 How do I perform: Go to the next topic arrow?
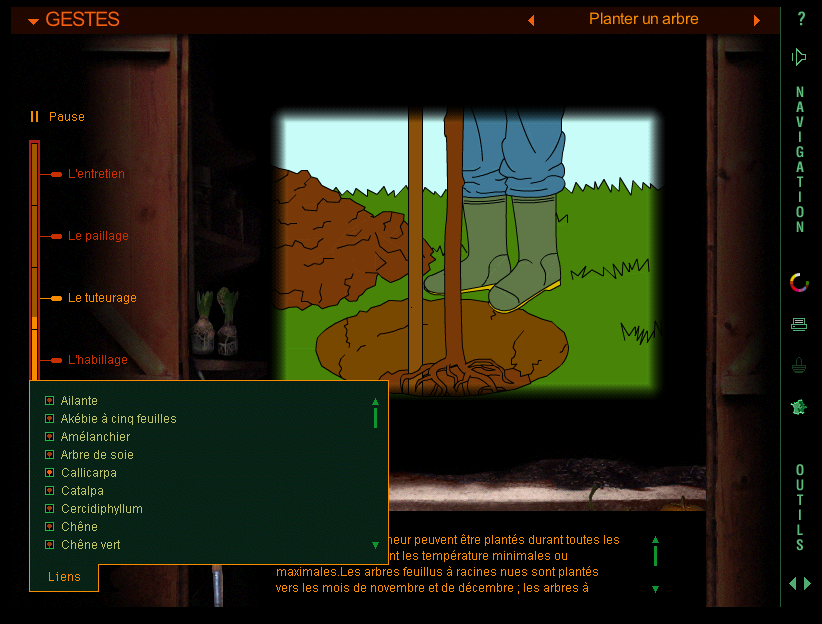[x=757, y=20]
